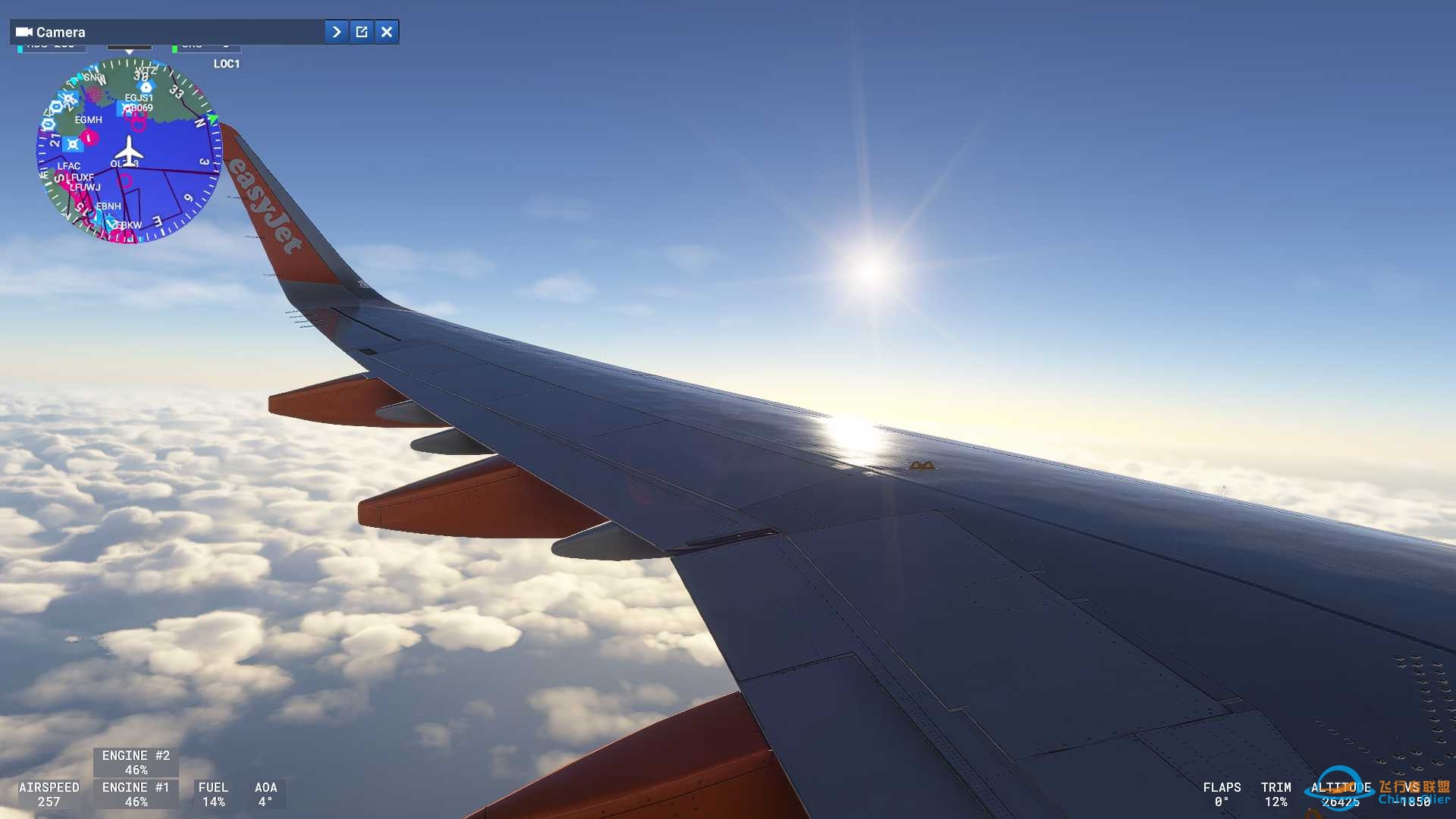Viewport: 1456px width, 819px height.
Task: Select the white airplane symbol on the VFR map
Action: (x=129, y=152)
